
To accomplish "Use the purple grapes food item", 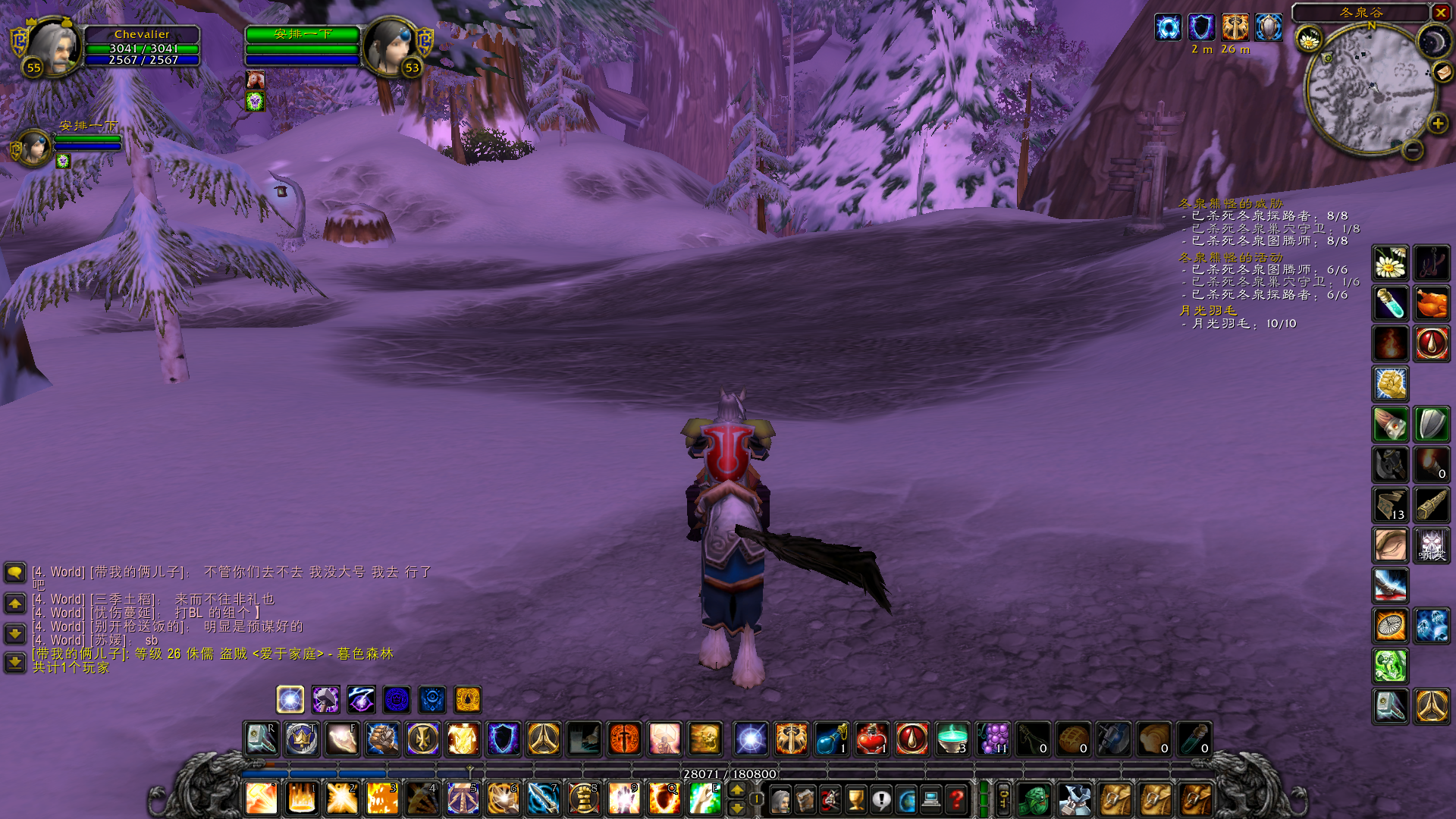I will coord(993,739).
